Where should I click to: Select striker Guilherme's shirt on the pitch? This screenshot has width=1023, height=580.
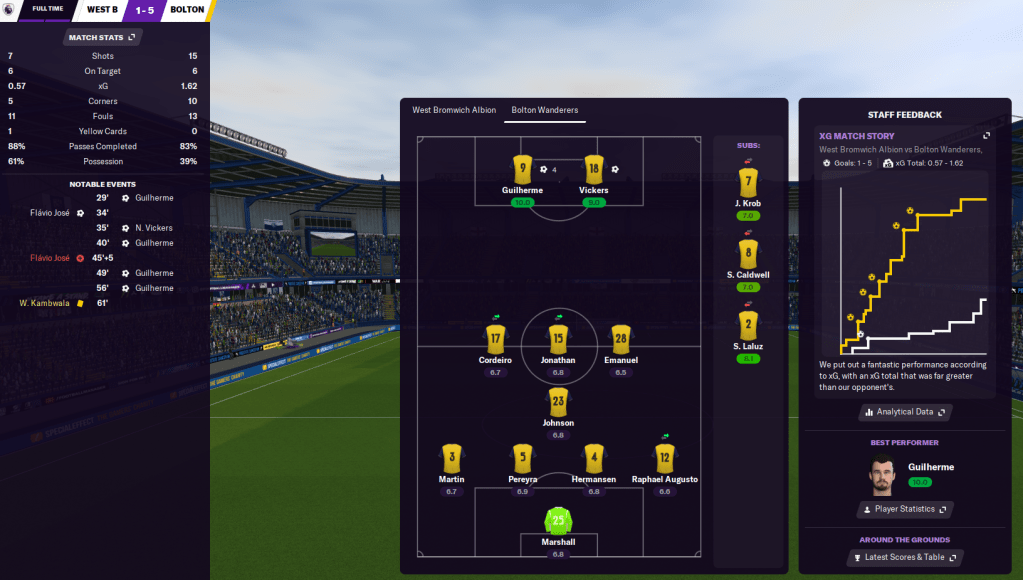[x=521, y=168]
